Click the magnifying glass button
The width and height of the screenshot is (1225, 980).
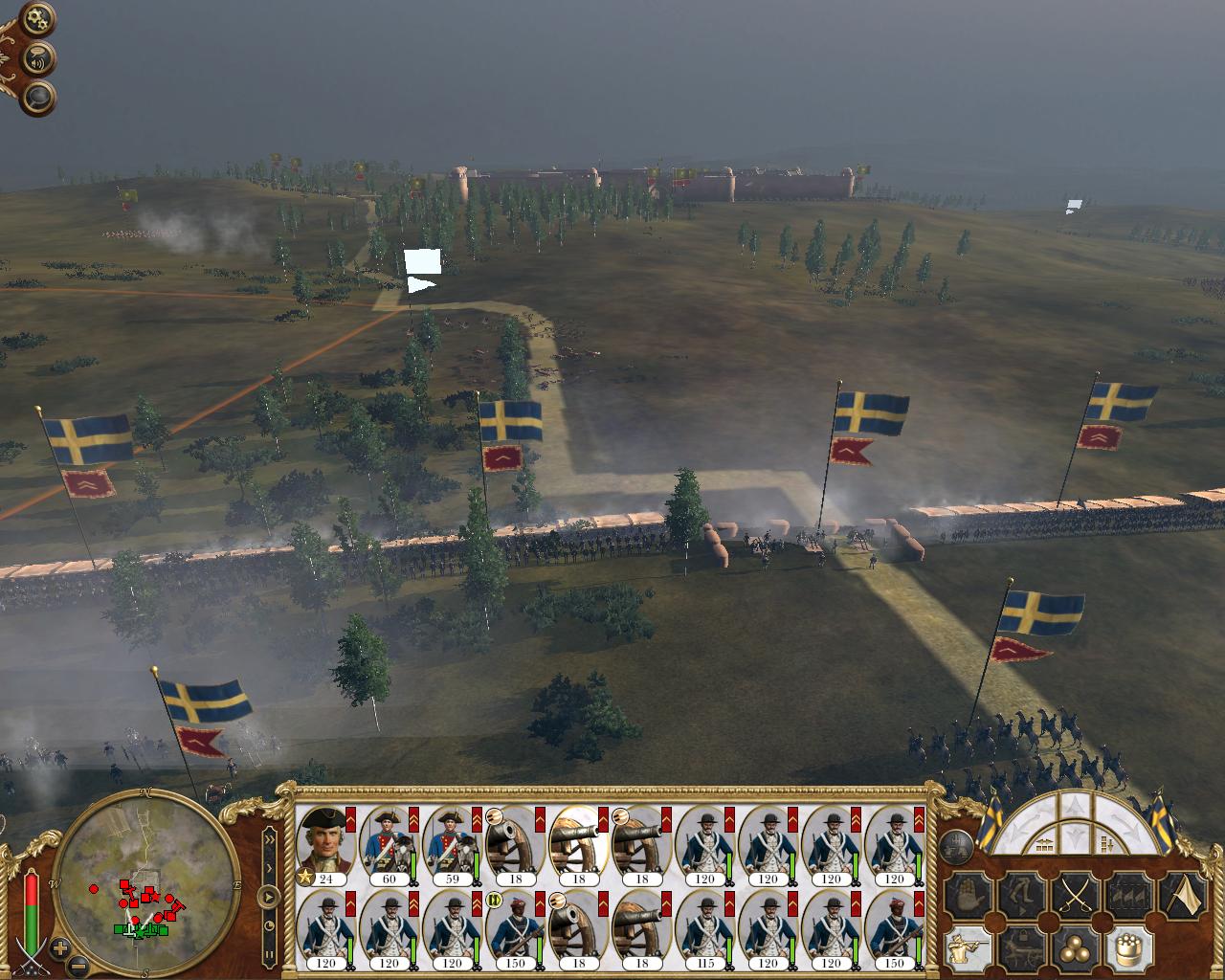(x=39, y=97)
